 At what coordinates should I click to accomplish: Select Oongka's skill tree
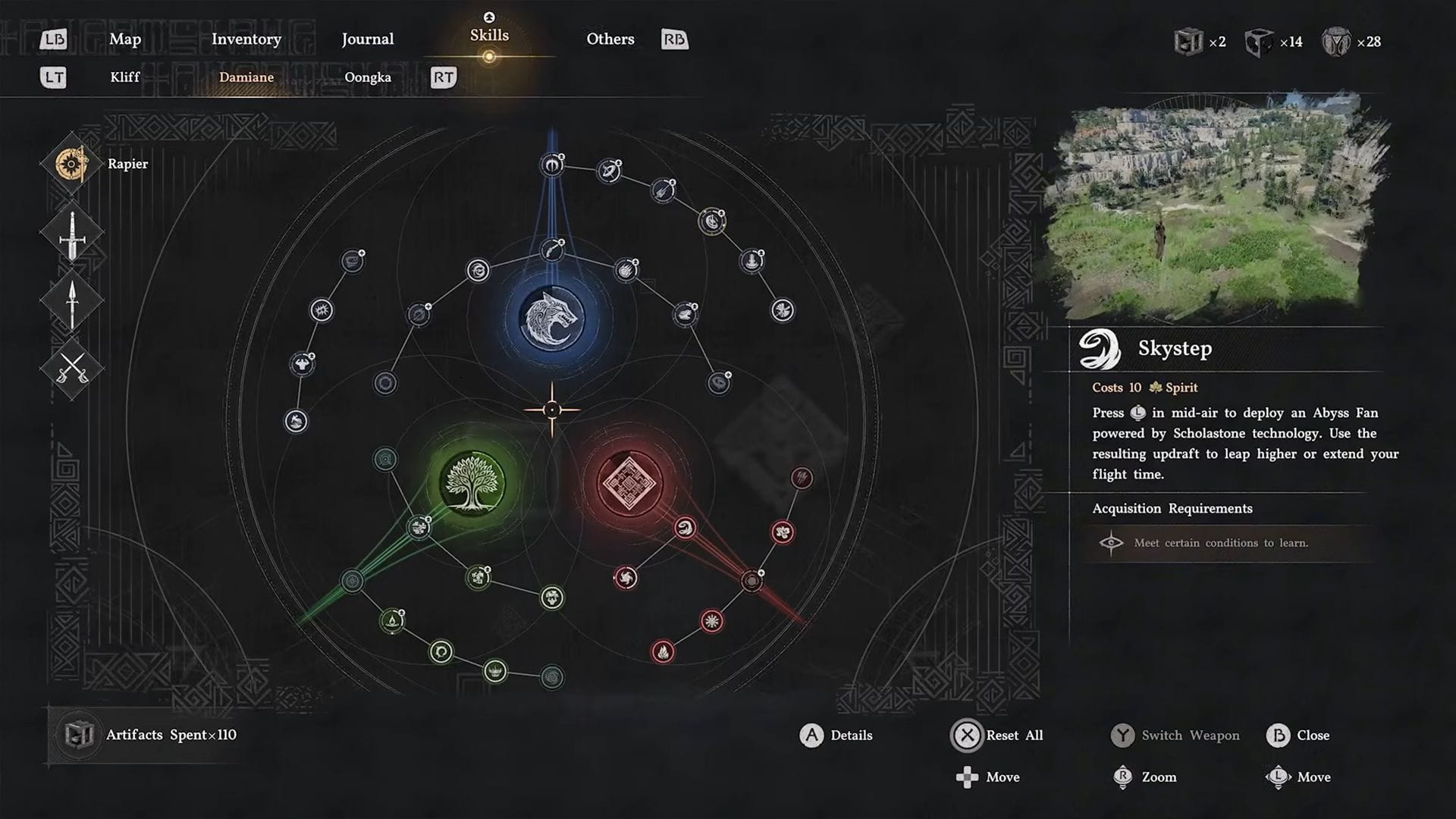point(367,77)
